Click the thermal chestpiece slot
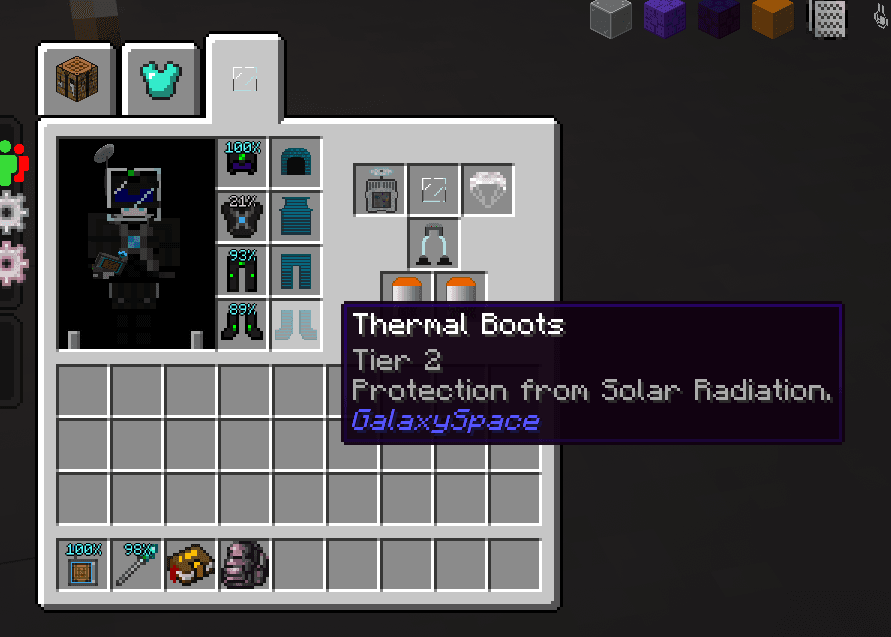 pos(296,217)
